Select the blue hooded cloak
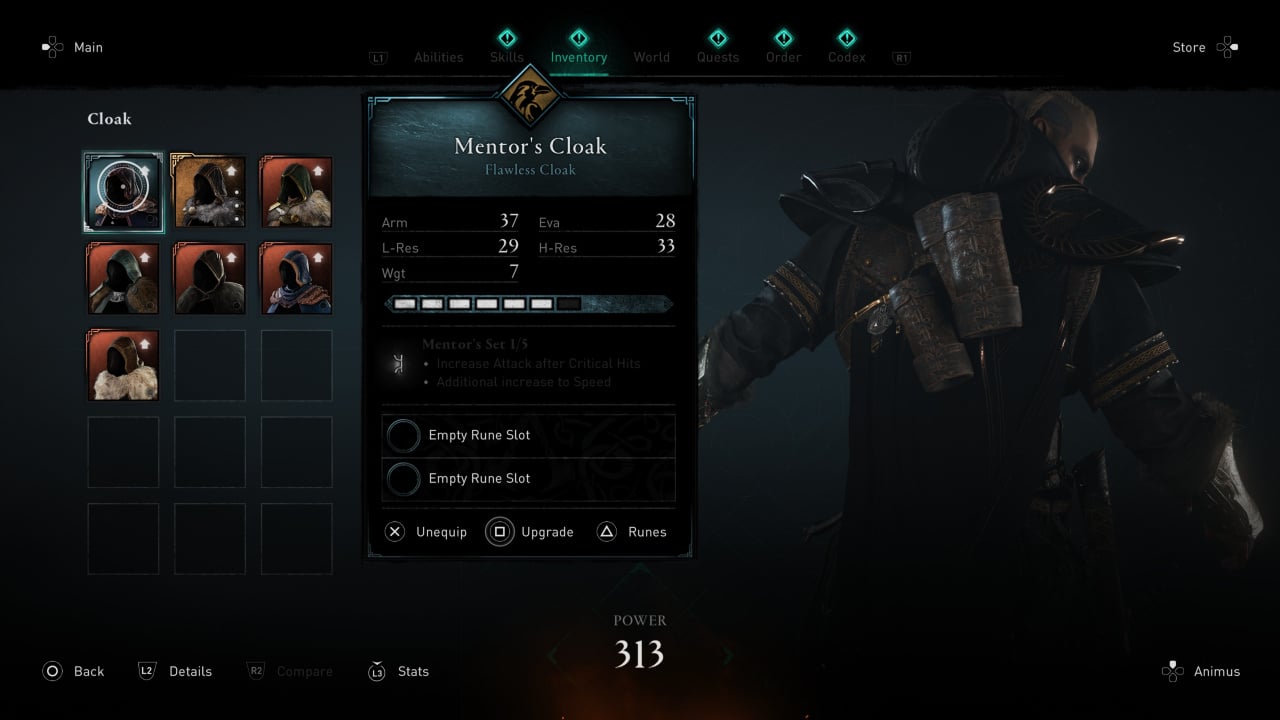The image size is (1280, 720). click(296, 278)
